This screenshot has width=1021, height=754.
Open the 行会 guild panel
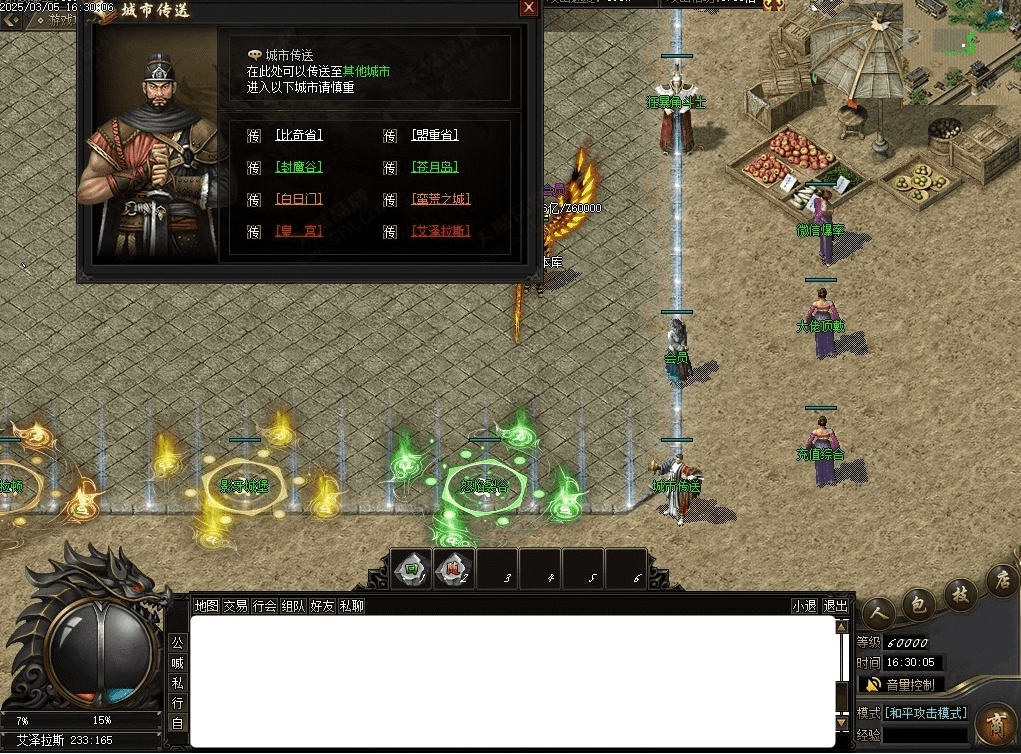pos(264,606)
